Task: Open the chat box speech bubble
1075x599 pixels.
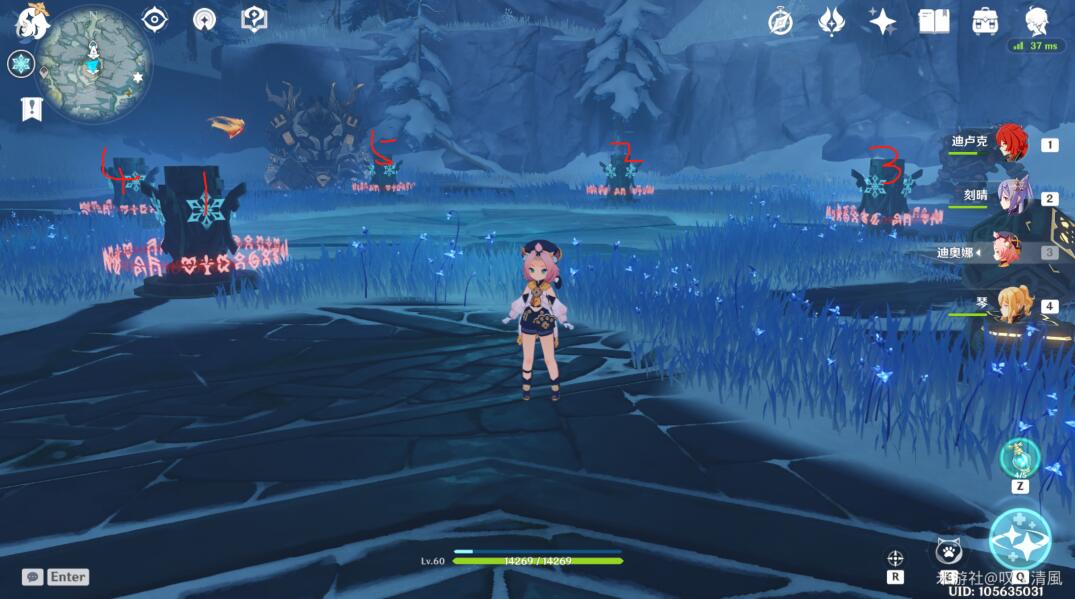Action: pyautogui.click(x=33, y=577)
